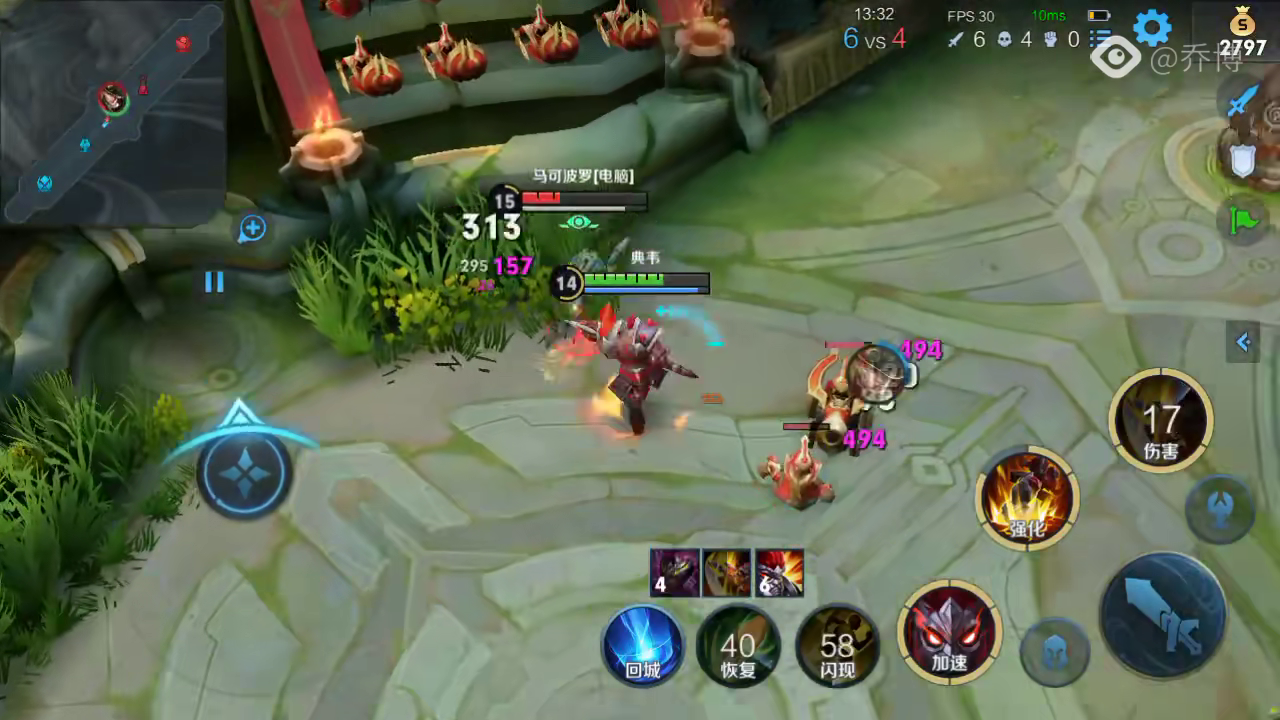Tap the large sword basic attack button
The width and height of the screenshot is (1280, 720).
(1162, 616)
